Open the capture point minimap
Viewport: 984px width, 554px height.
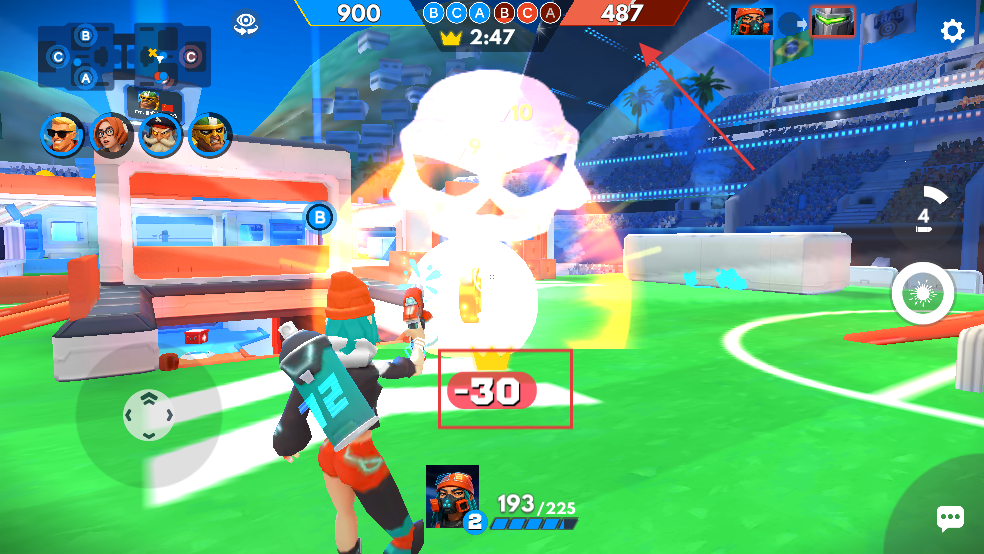124,55
